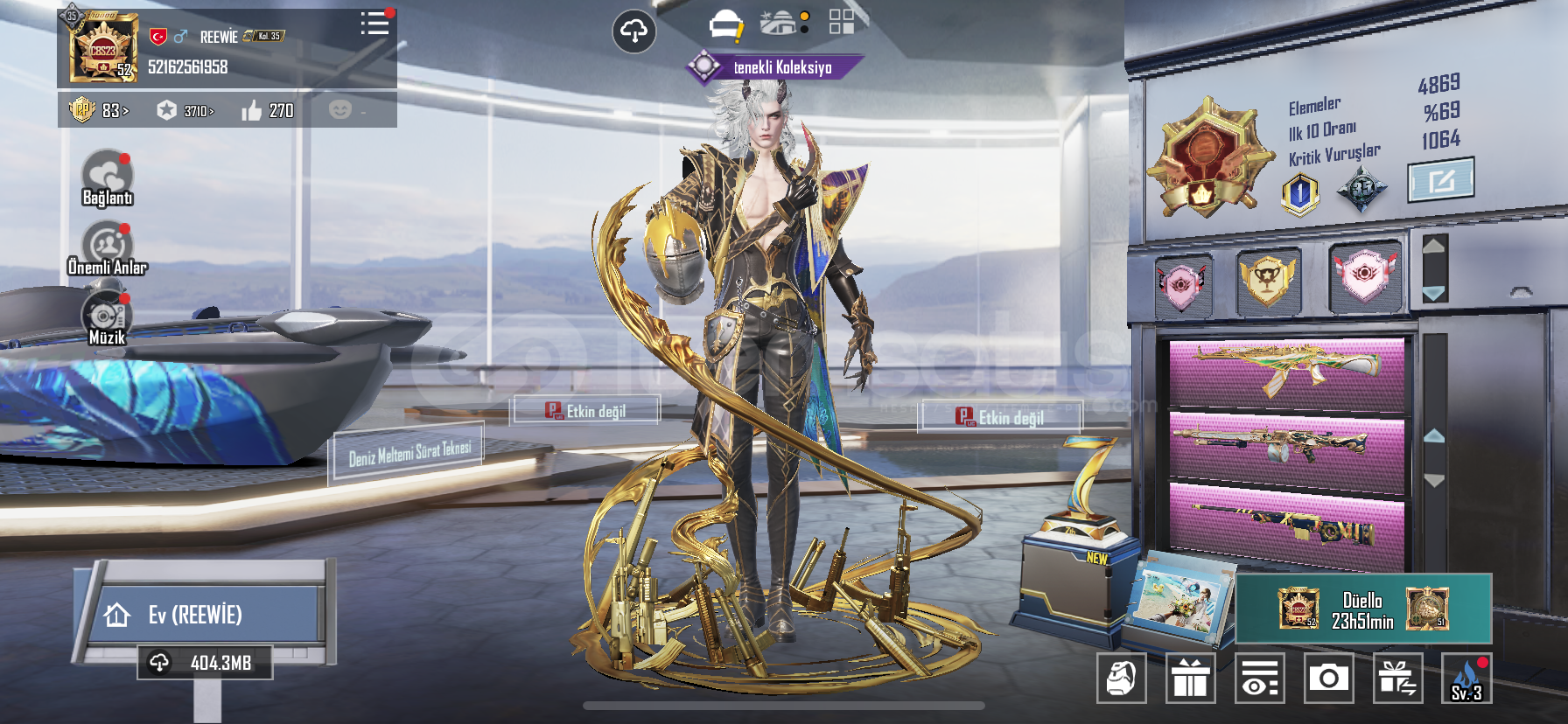Click the Ev (REEWİE) home button
This screenshot has height=724, width=1568.
(x=206, y=615)
